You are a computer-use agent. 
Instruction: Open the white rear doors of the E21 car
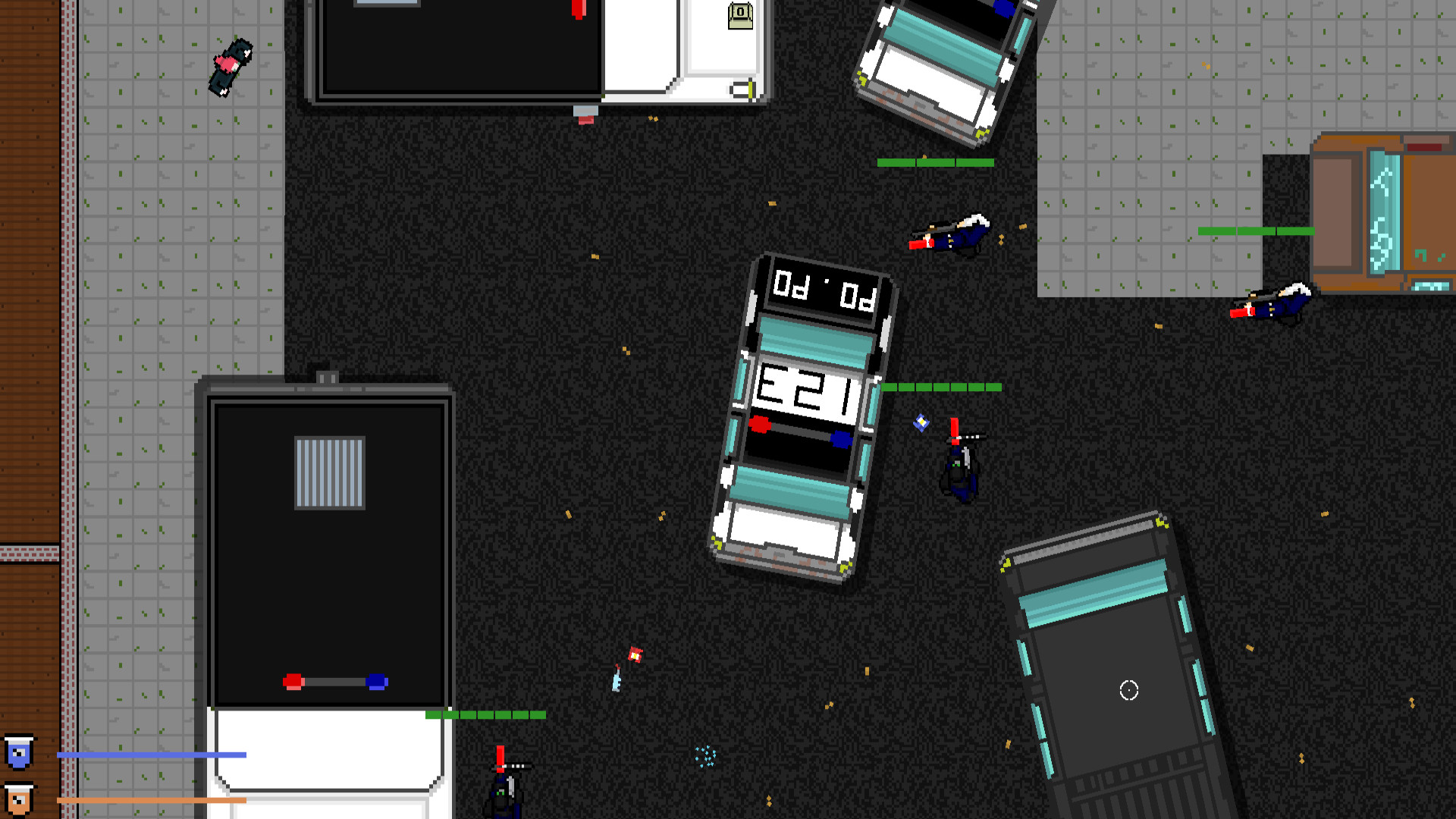tap(786, 532)
